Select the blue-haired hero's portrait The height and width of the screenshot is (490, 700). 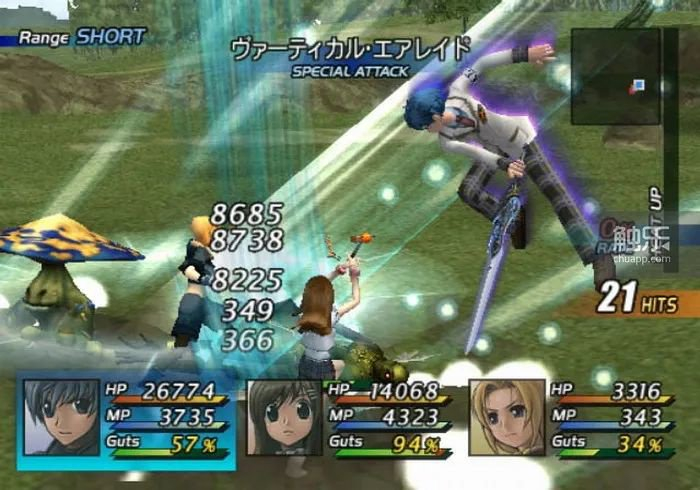click(60, 418)
